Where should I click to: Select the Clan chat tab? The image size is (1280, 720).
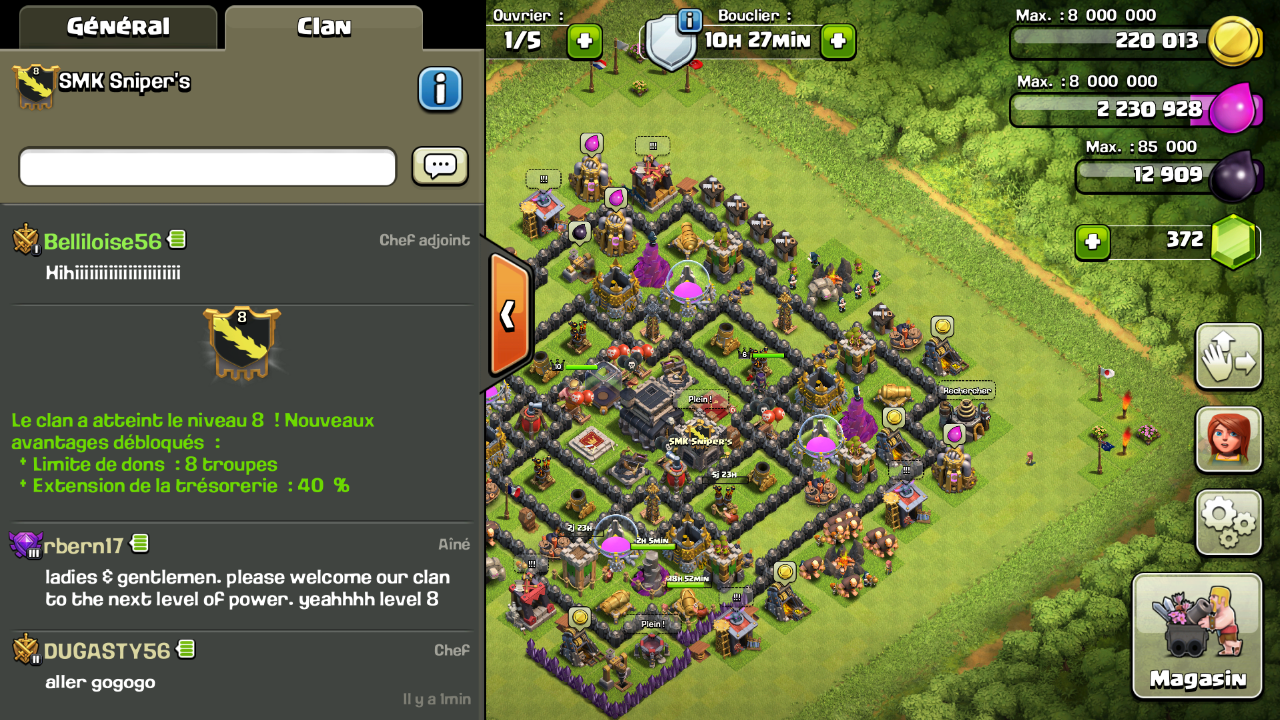pyautogui.click(x=324, y=27)
